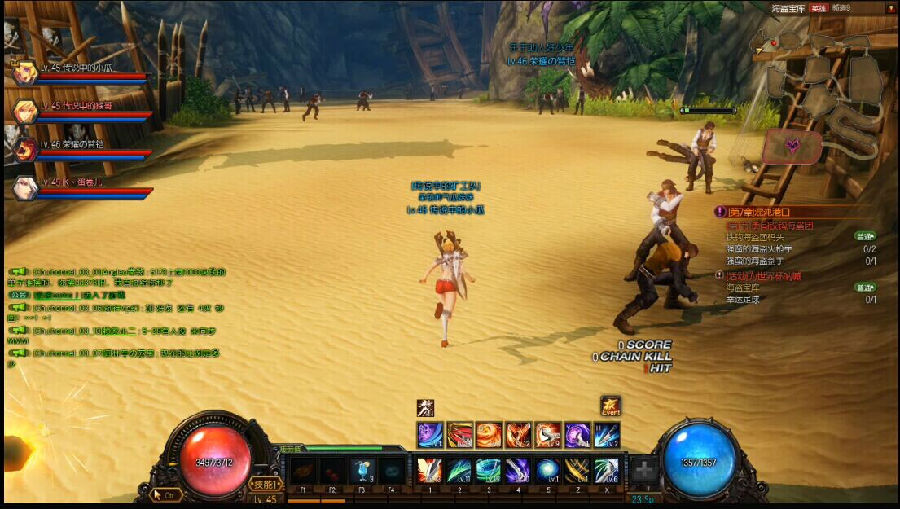
Task: Click the Event star icon above skill bar
Action: click(x=610, y=406)
